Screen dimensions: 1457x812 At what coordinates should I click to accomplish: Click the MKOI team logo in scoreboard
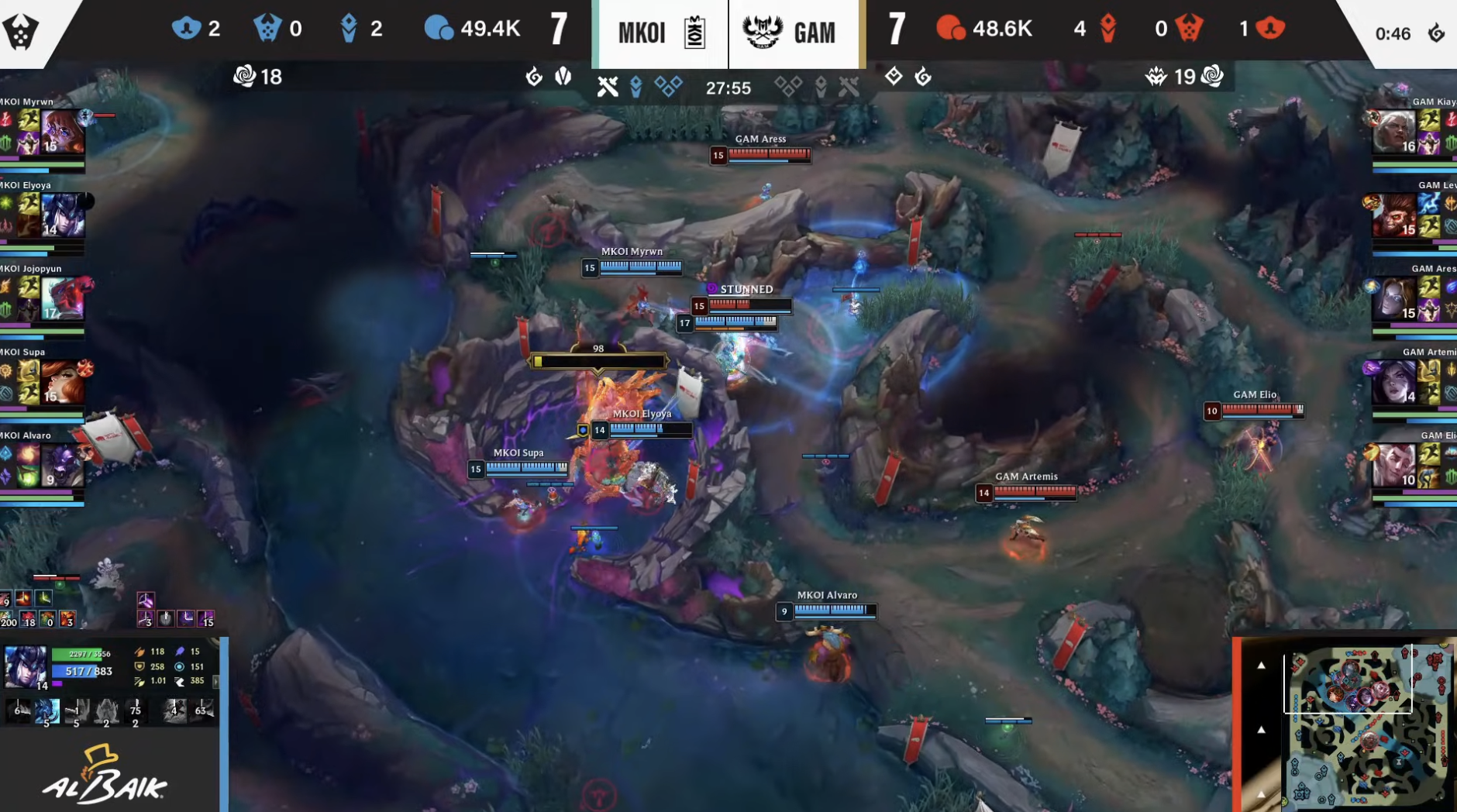pos(694,33)
